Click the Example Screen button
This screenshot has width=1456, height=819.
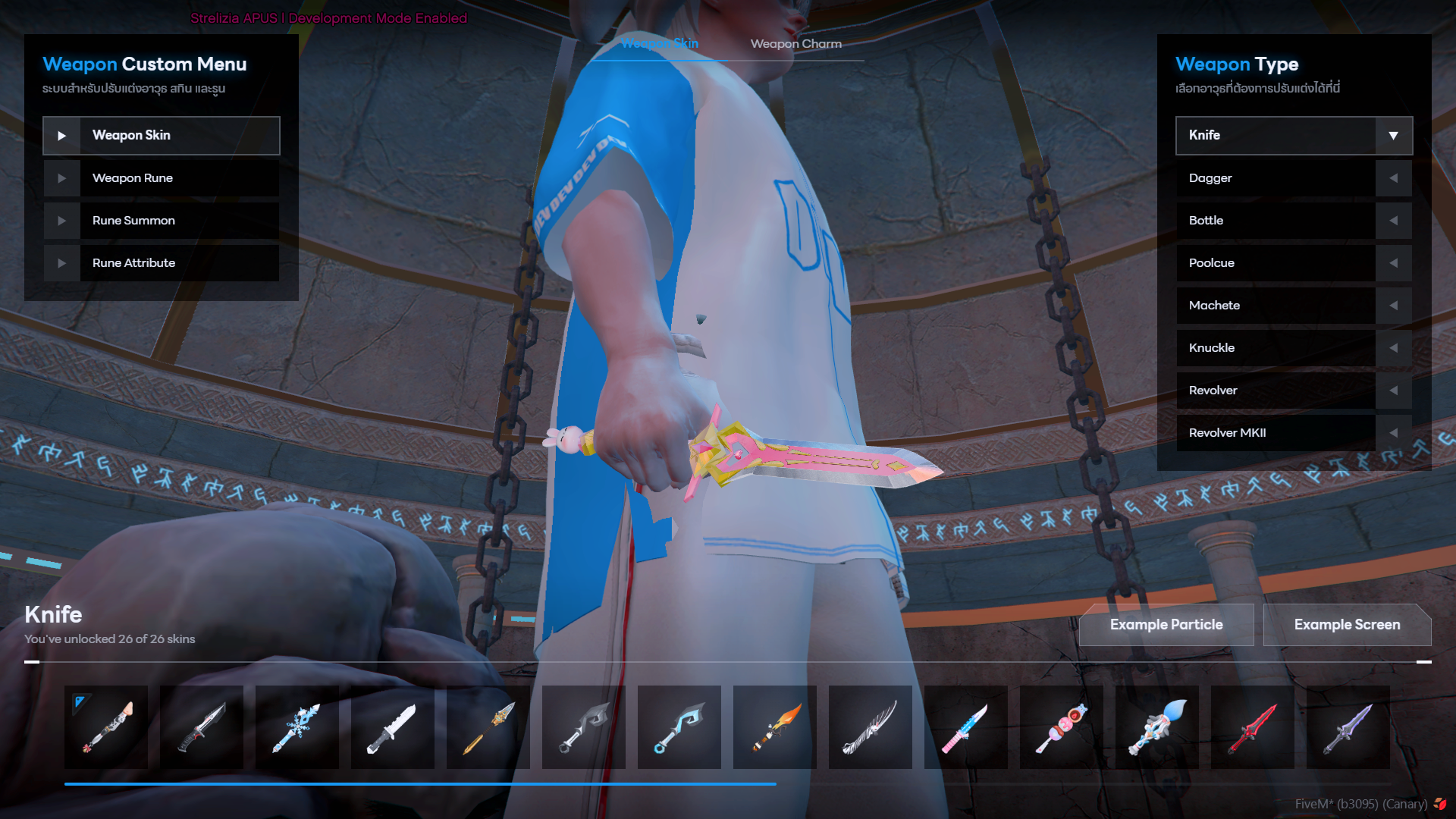click(1347, 624)
